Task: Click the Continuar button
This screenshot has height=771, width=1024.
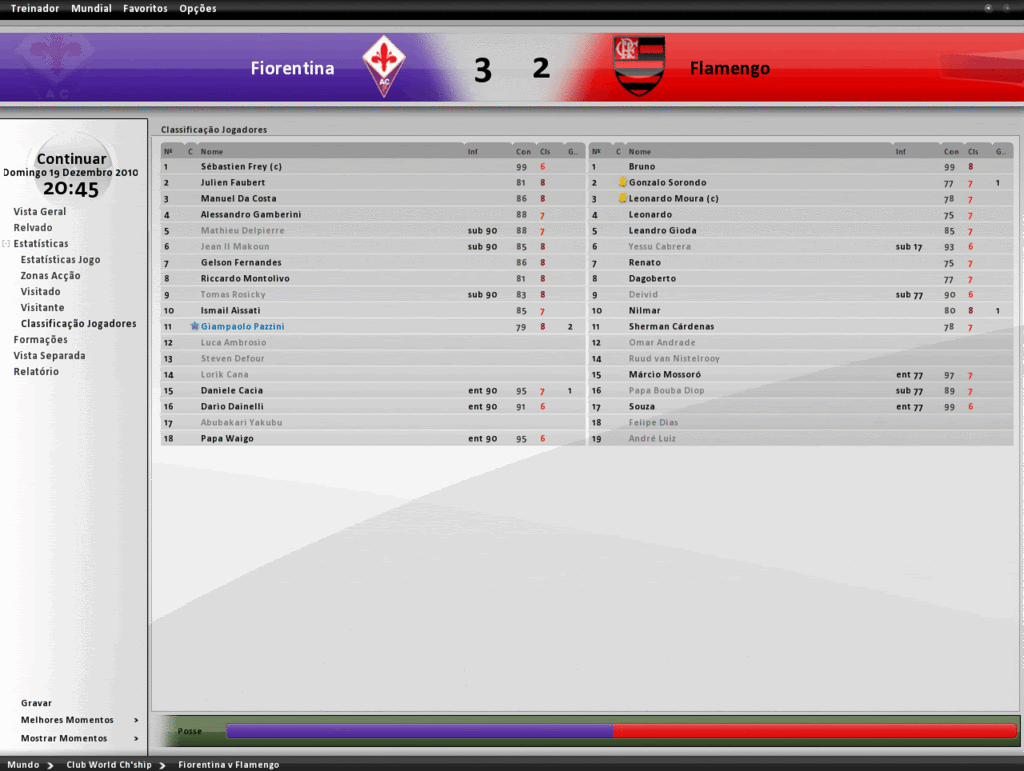Action: [71, 159]
